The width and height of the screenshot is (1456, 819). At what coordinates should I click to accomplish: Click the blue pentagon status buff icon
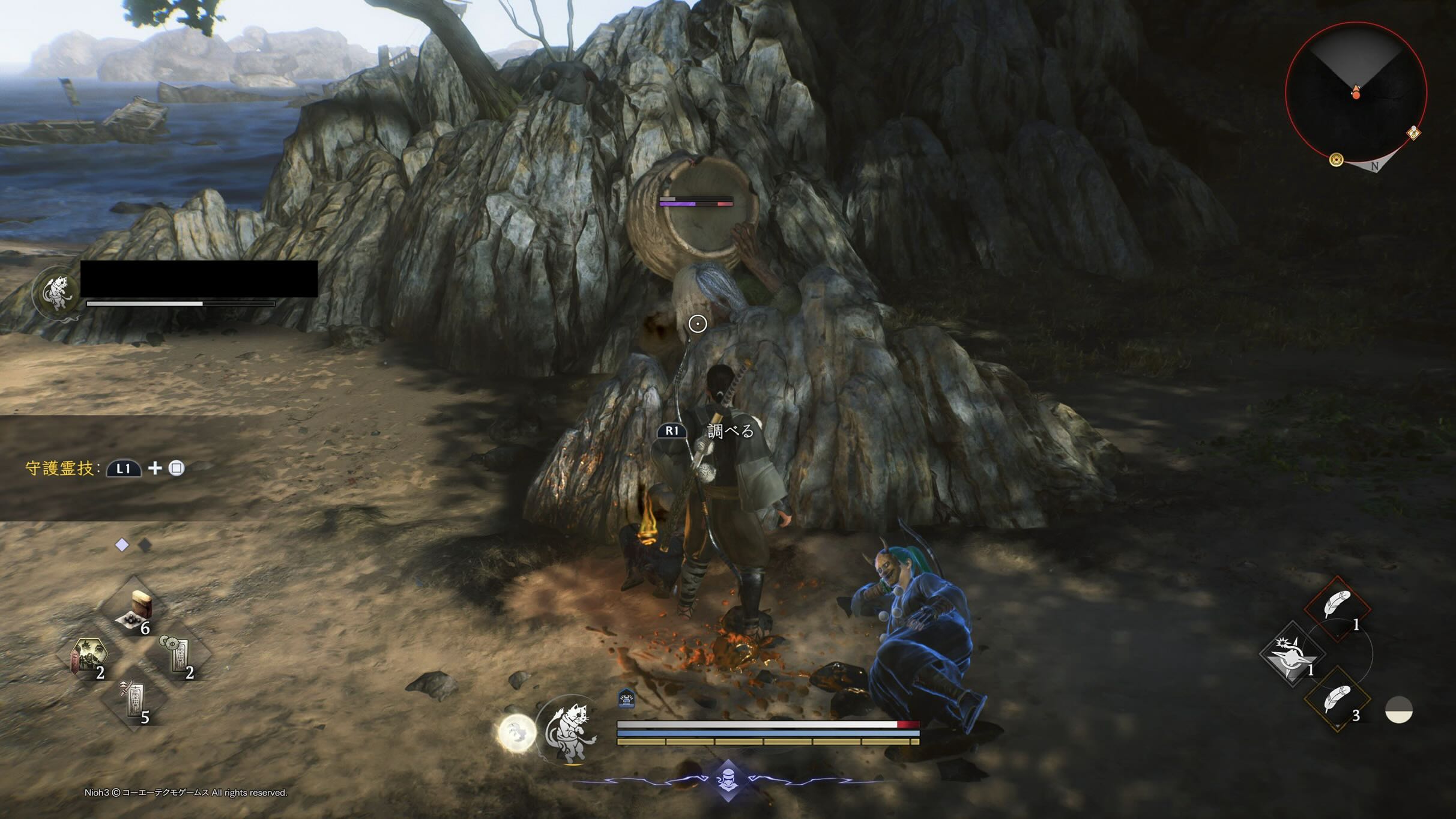626,698
